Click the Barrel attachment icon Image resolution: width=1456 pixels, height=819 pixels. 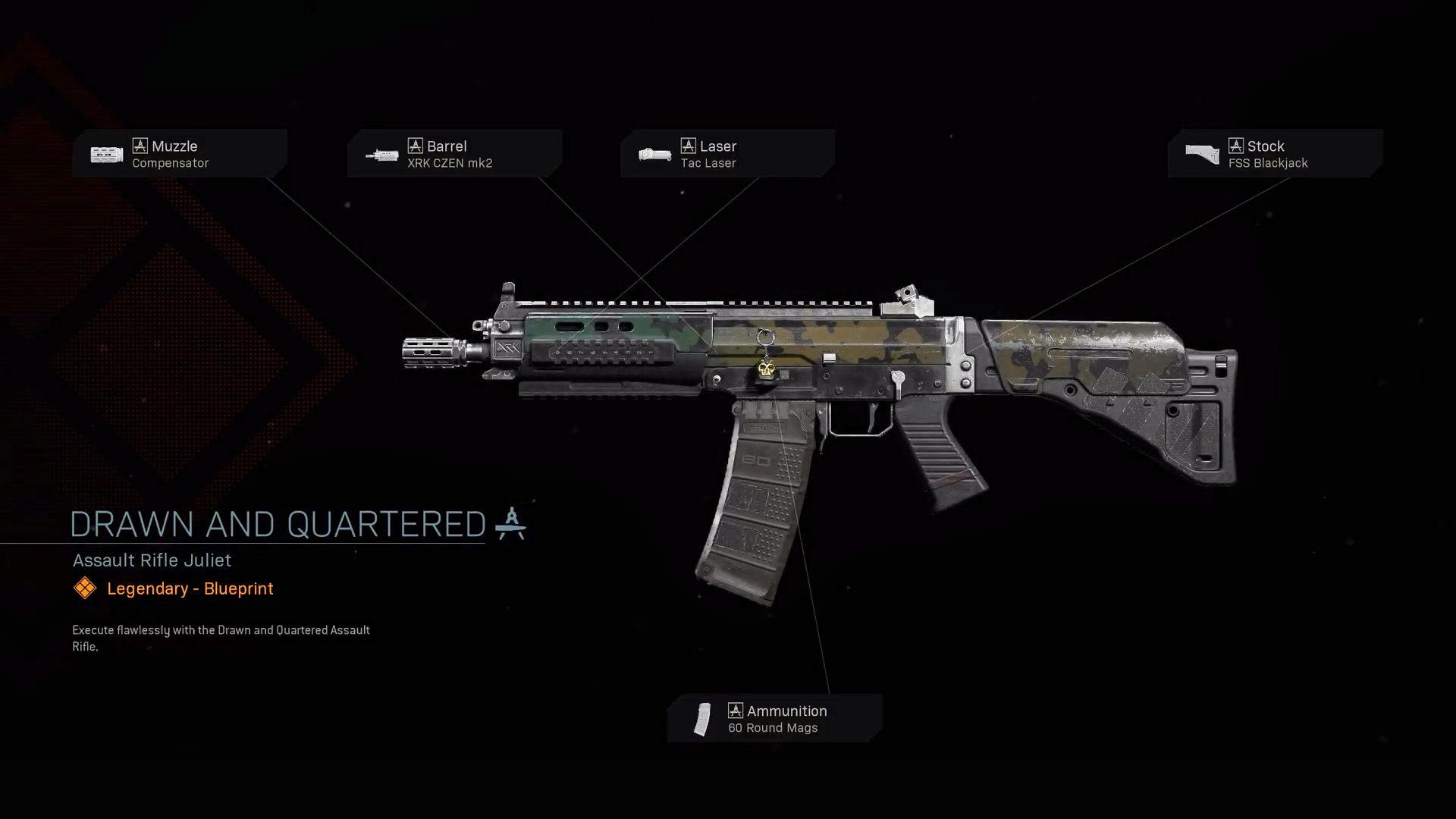[x=383, y=154]
